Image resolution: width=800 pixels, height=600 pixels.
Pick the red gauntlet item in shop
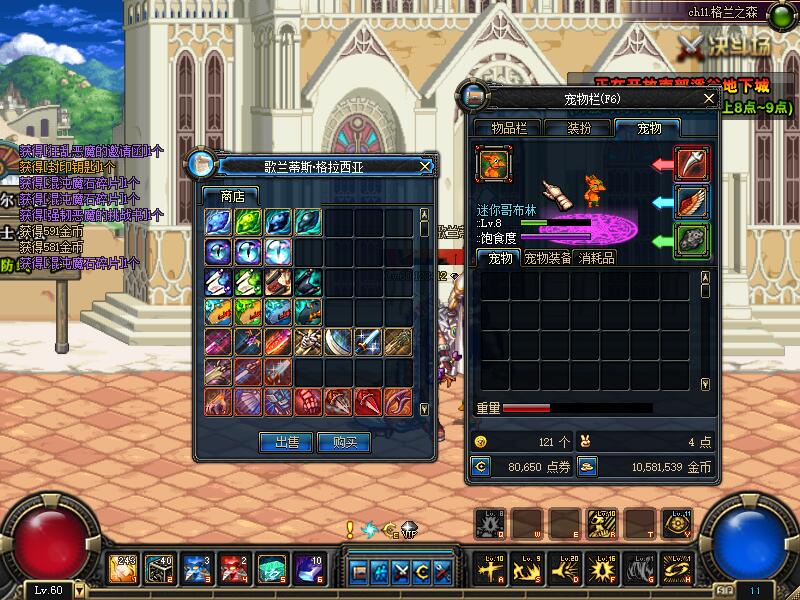coord(308,402)
